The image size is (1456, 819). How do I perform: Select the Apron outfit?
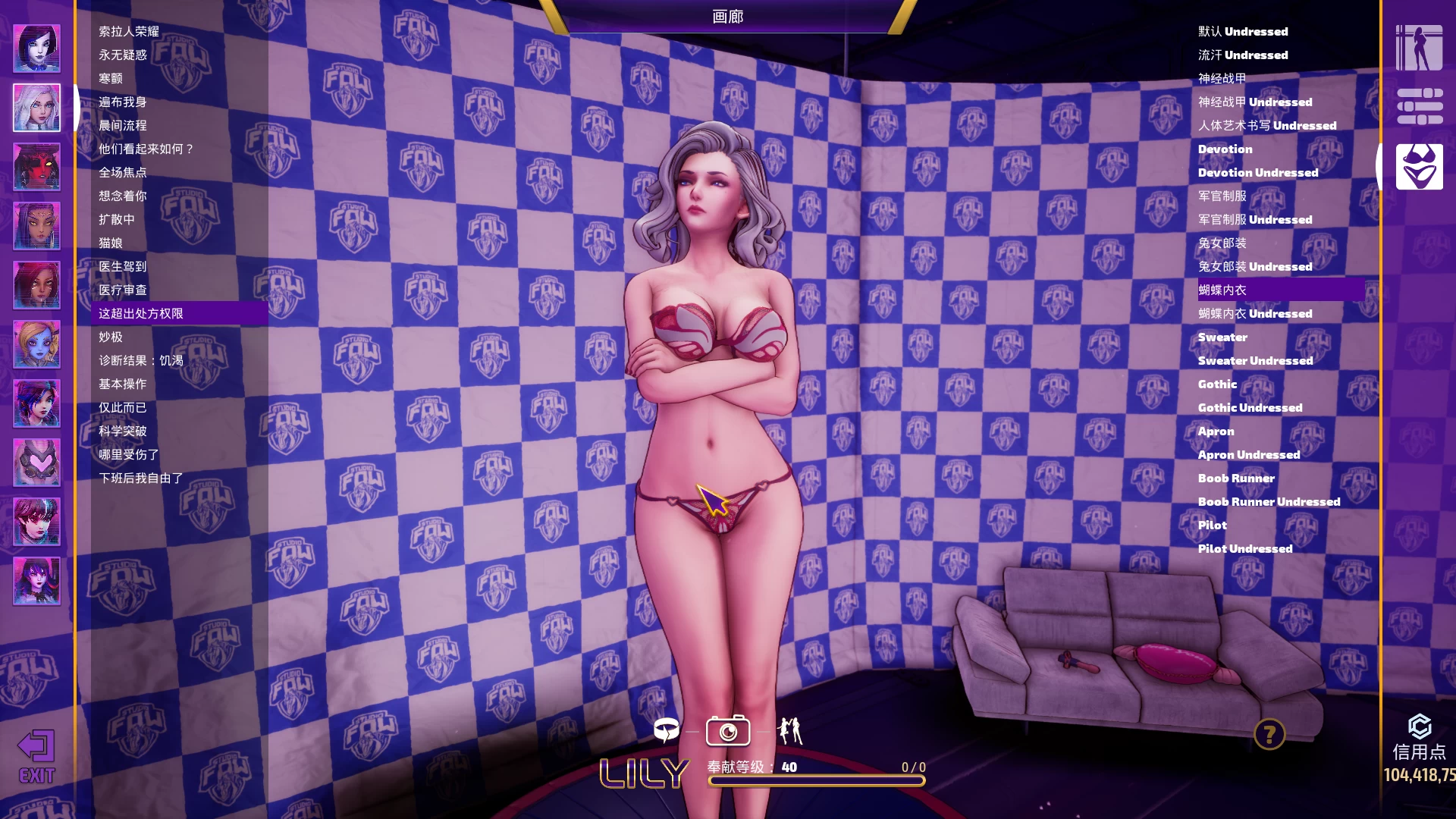pos(1216,431)
